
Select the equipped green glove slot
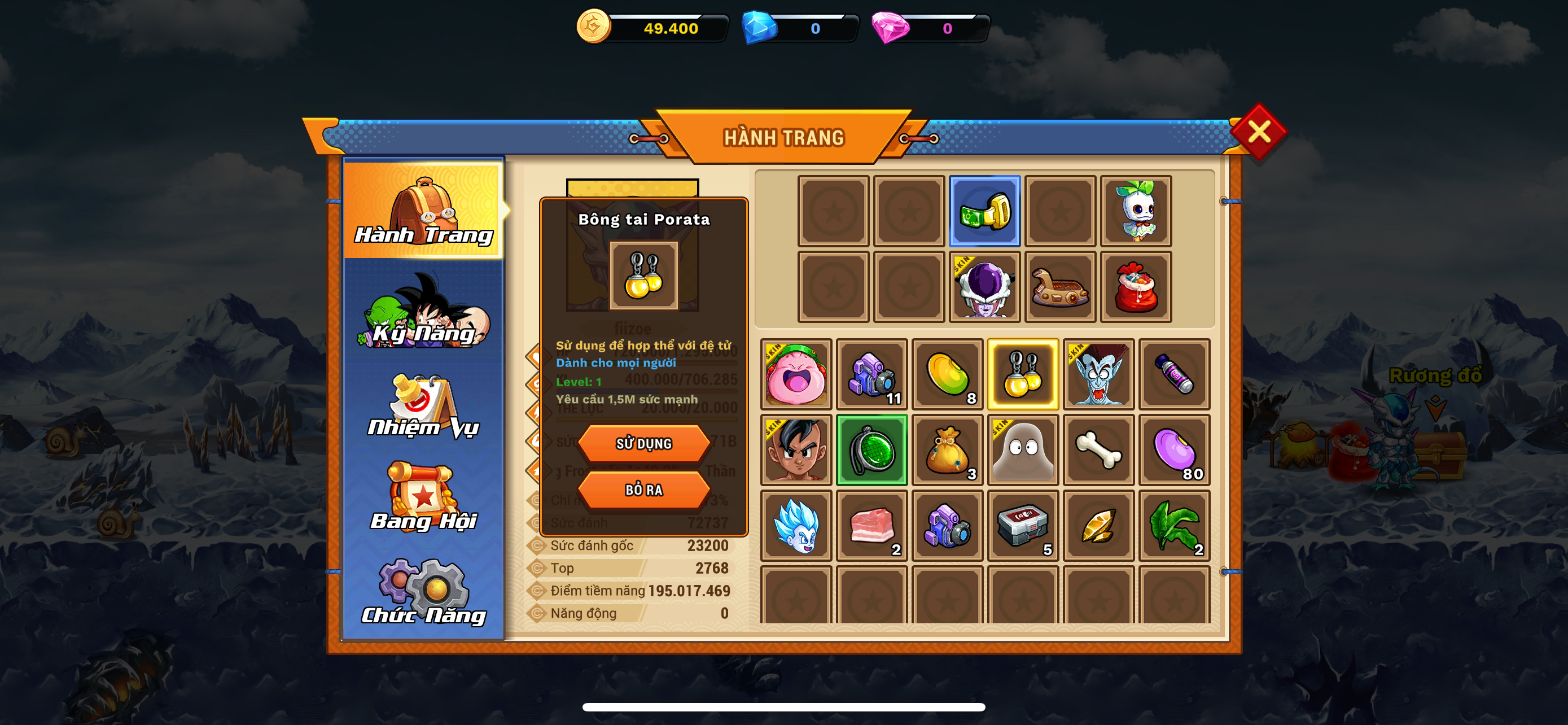coord(984,211)
